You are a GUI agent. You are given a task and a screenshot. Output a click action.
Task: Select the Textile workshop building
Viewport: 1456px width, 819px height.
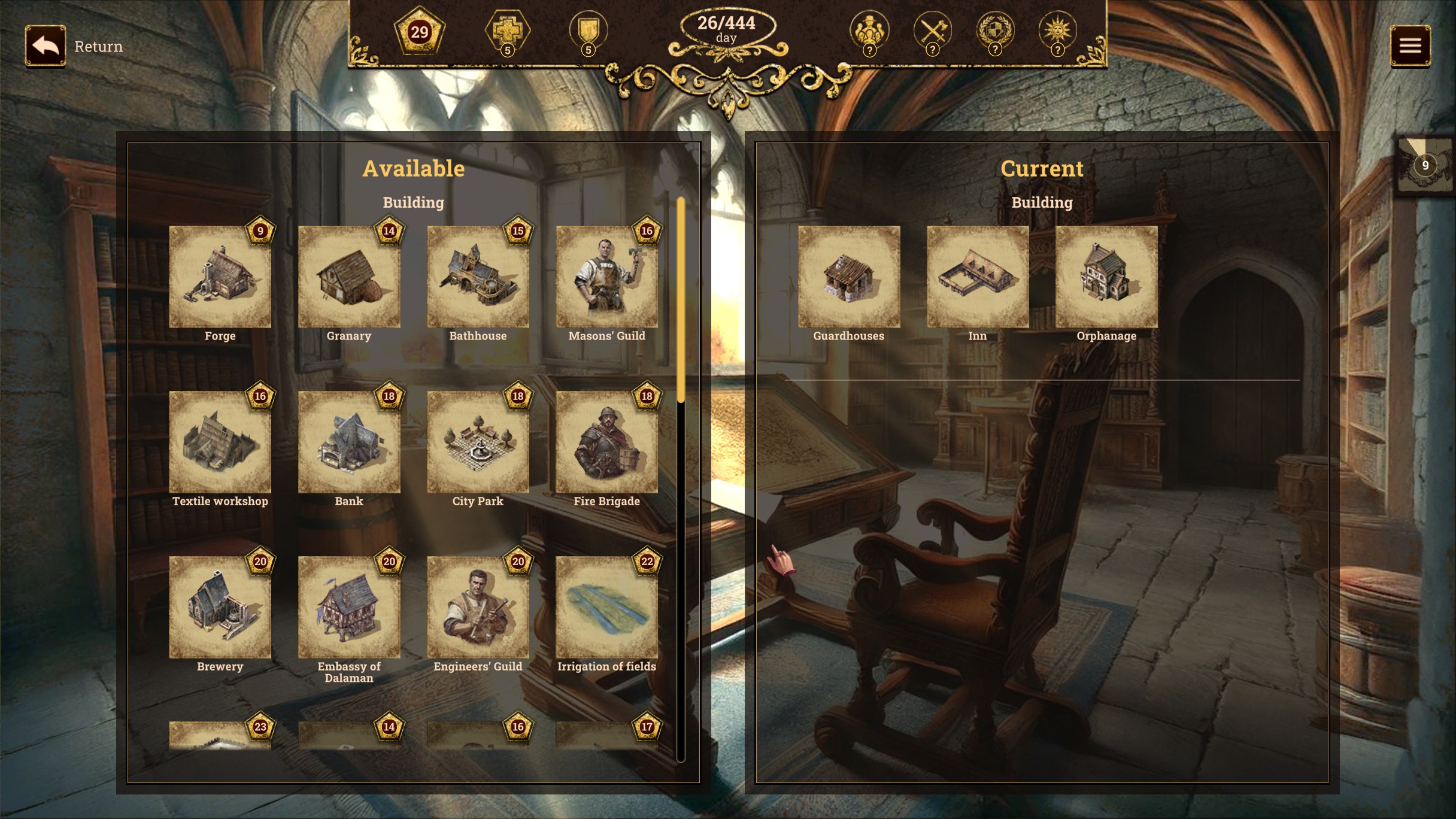[x=220, y=442]
